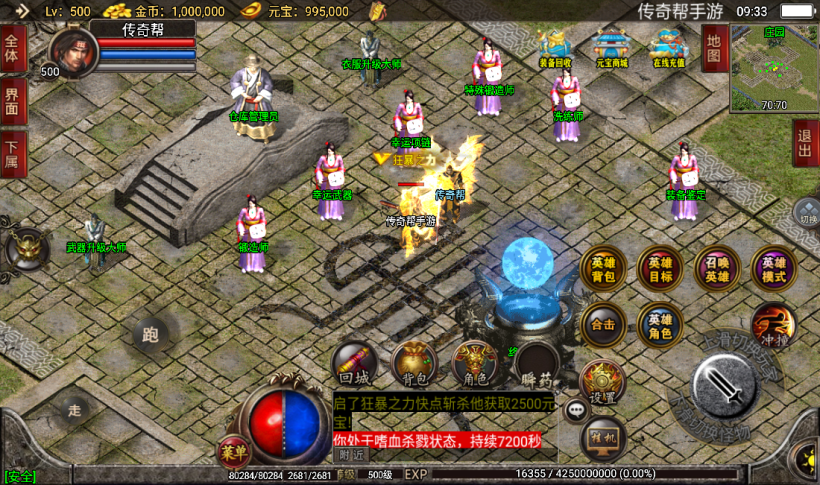
Task: Open the 设置 settings icon
Action: 602,381
